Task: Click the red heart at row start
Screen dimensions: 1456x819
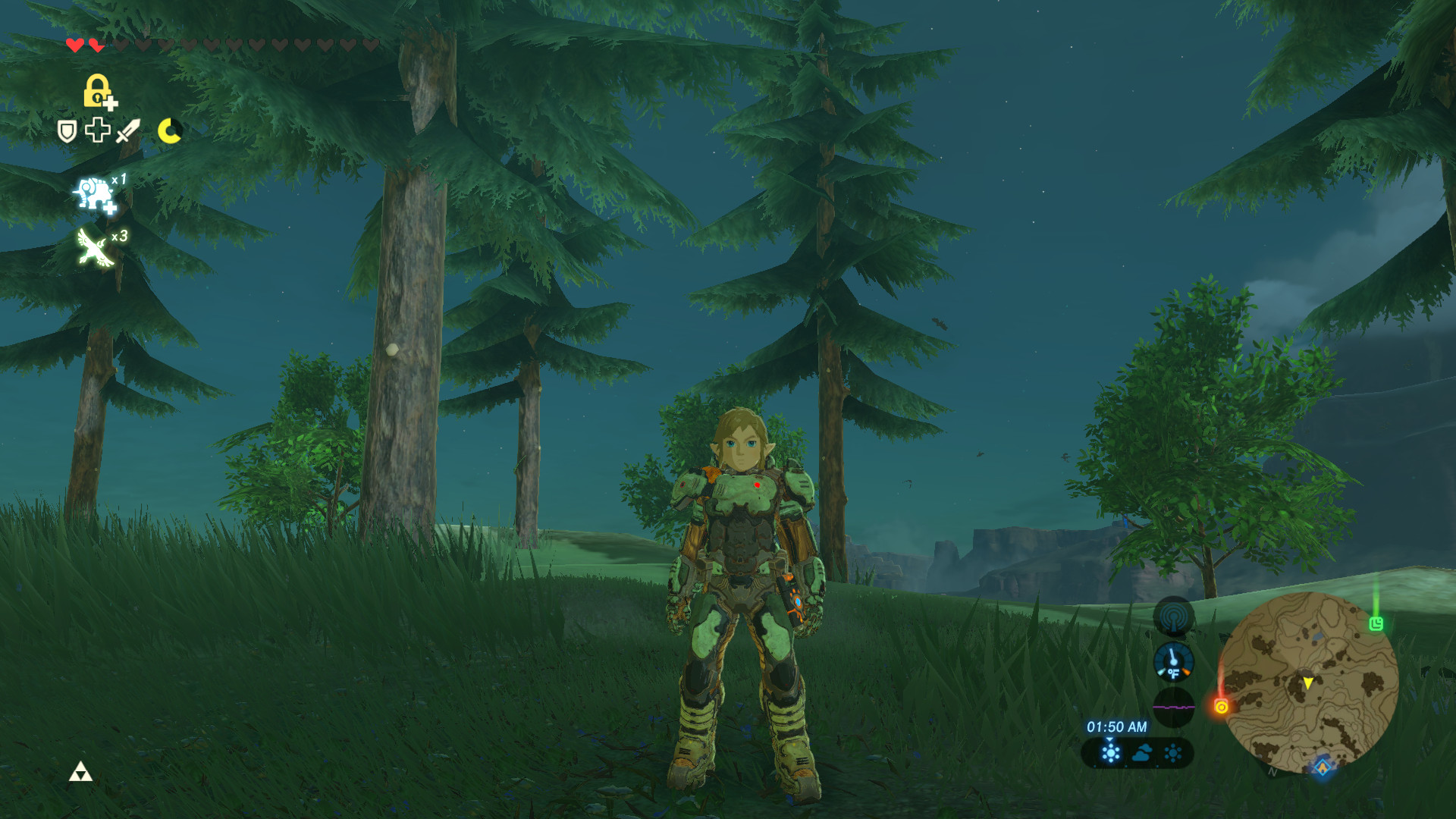Action: click(x=74, y=45)
